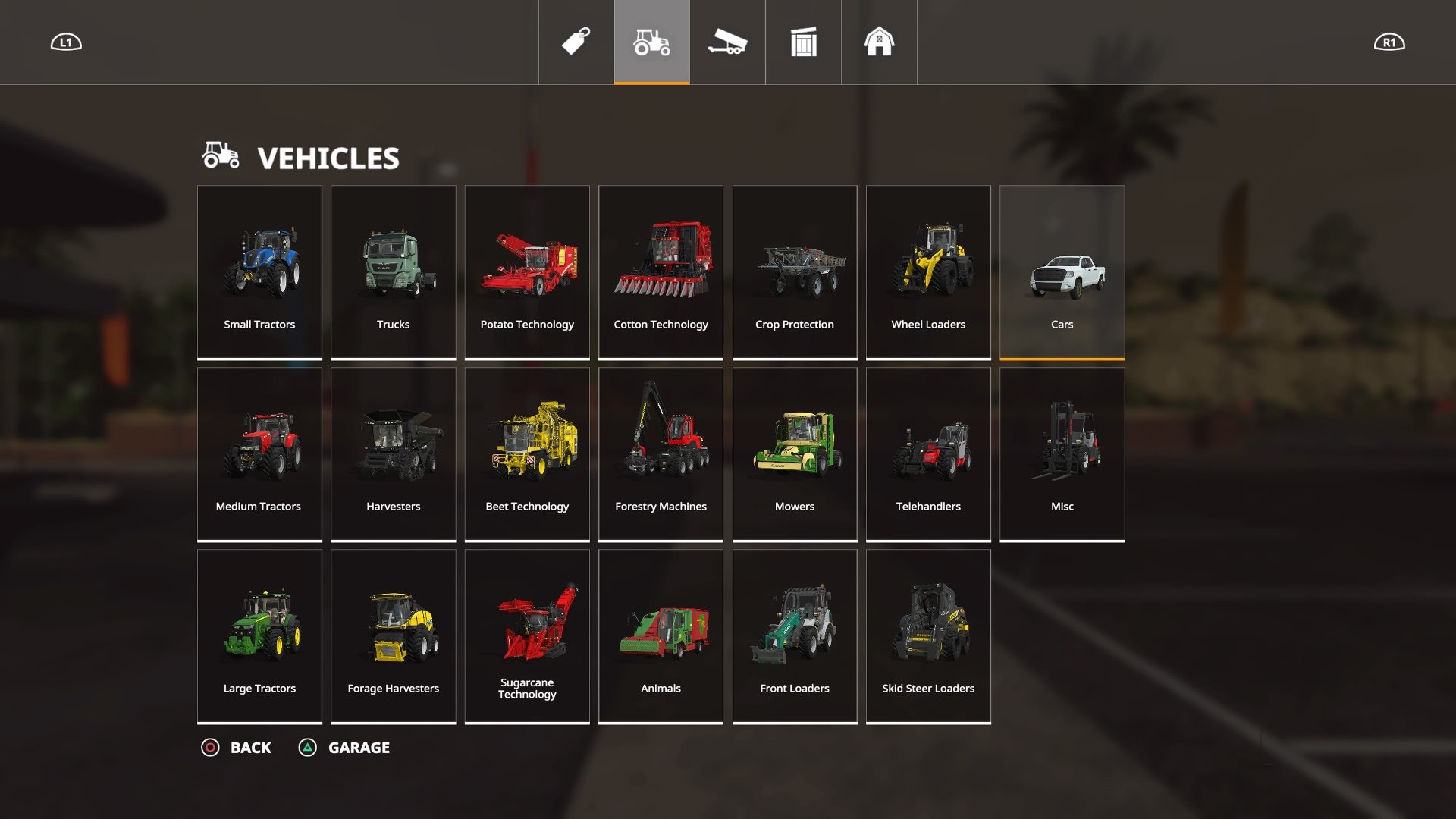Screen dimensions: 1456x819
Task: Select the Mowers category
Action: coord(795,453)
